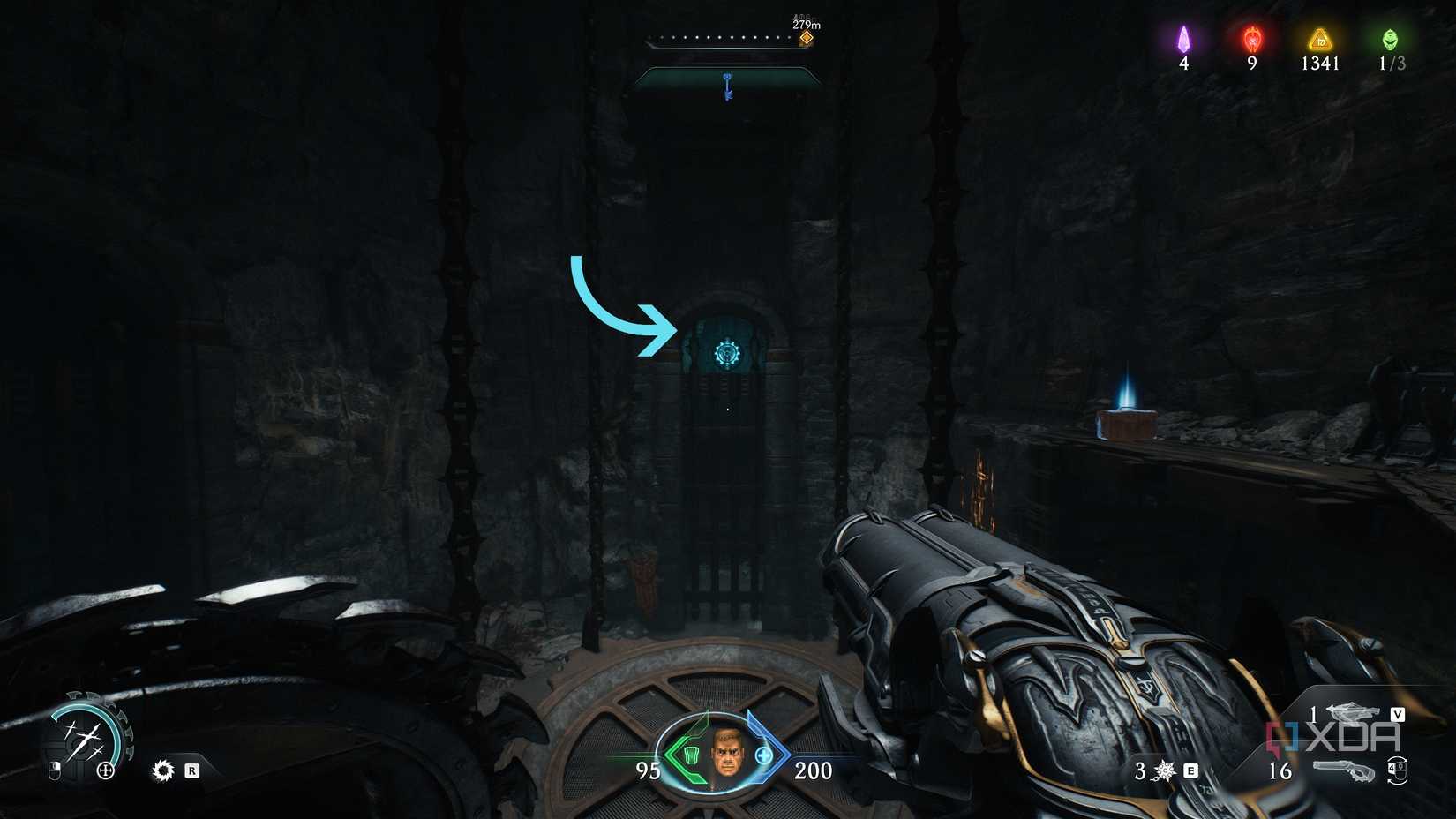Open the gold triangle currency showing 1341
The height and width of the screenshot is (819, 1456).
pyautogui.click(x=1318, y=39)
